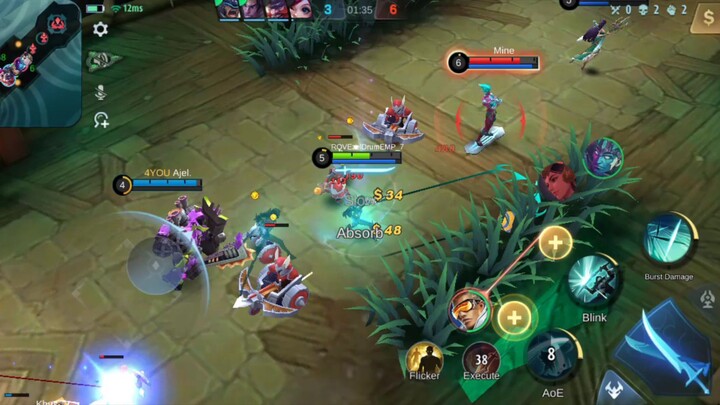Activate the Burst Damage skill
This screenshot has width=720, height=405.
(669, 241)
